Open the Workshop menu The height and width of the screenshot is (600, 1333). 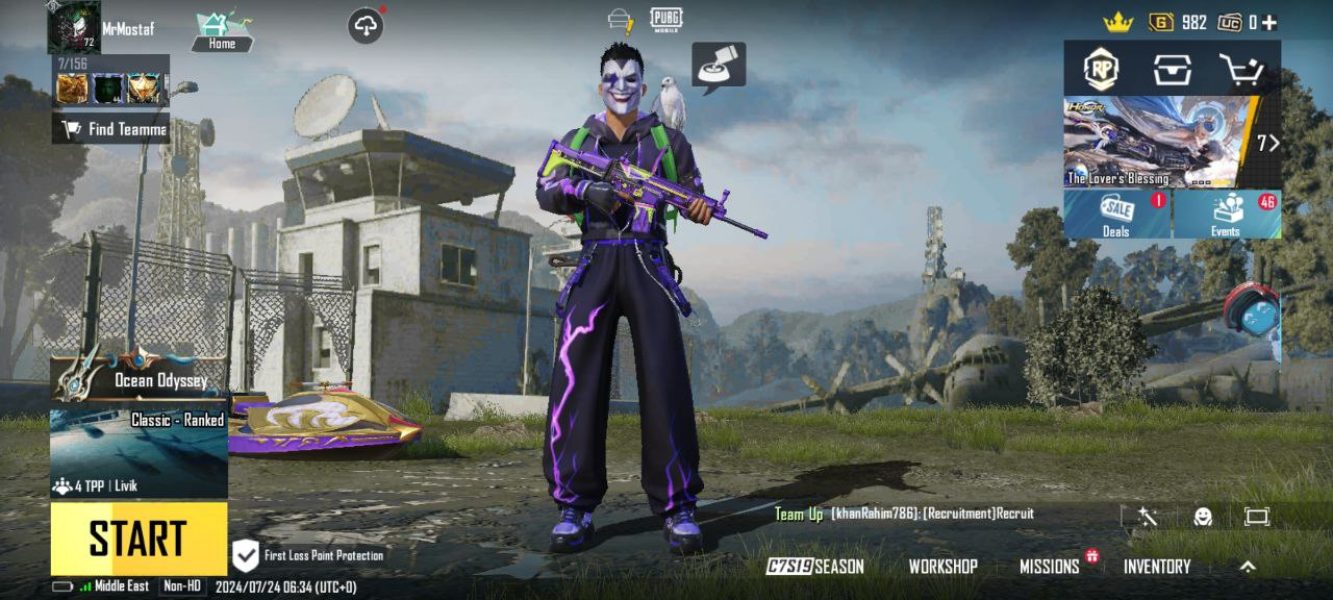(x=942, y=566)
